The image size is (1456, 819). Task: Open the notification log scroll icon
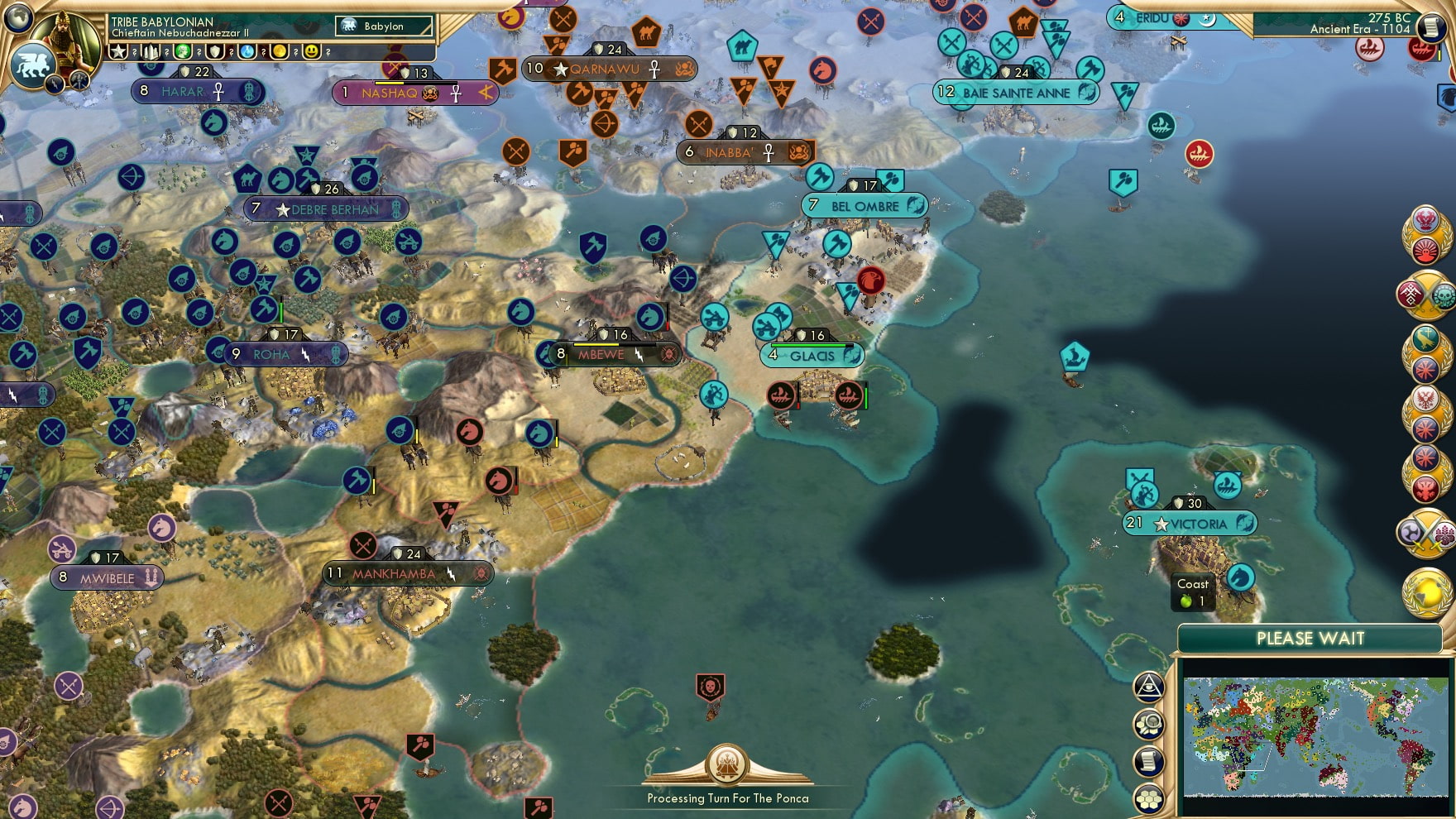[x=1150, y=761]
